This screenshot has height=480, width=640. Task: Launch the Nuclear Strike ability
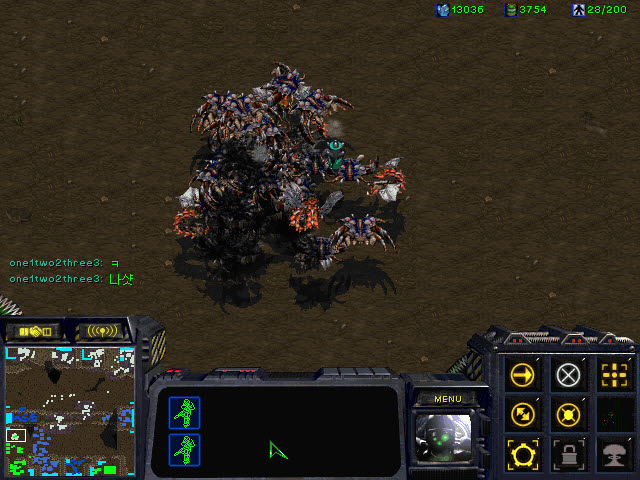613,452
